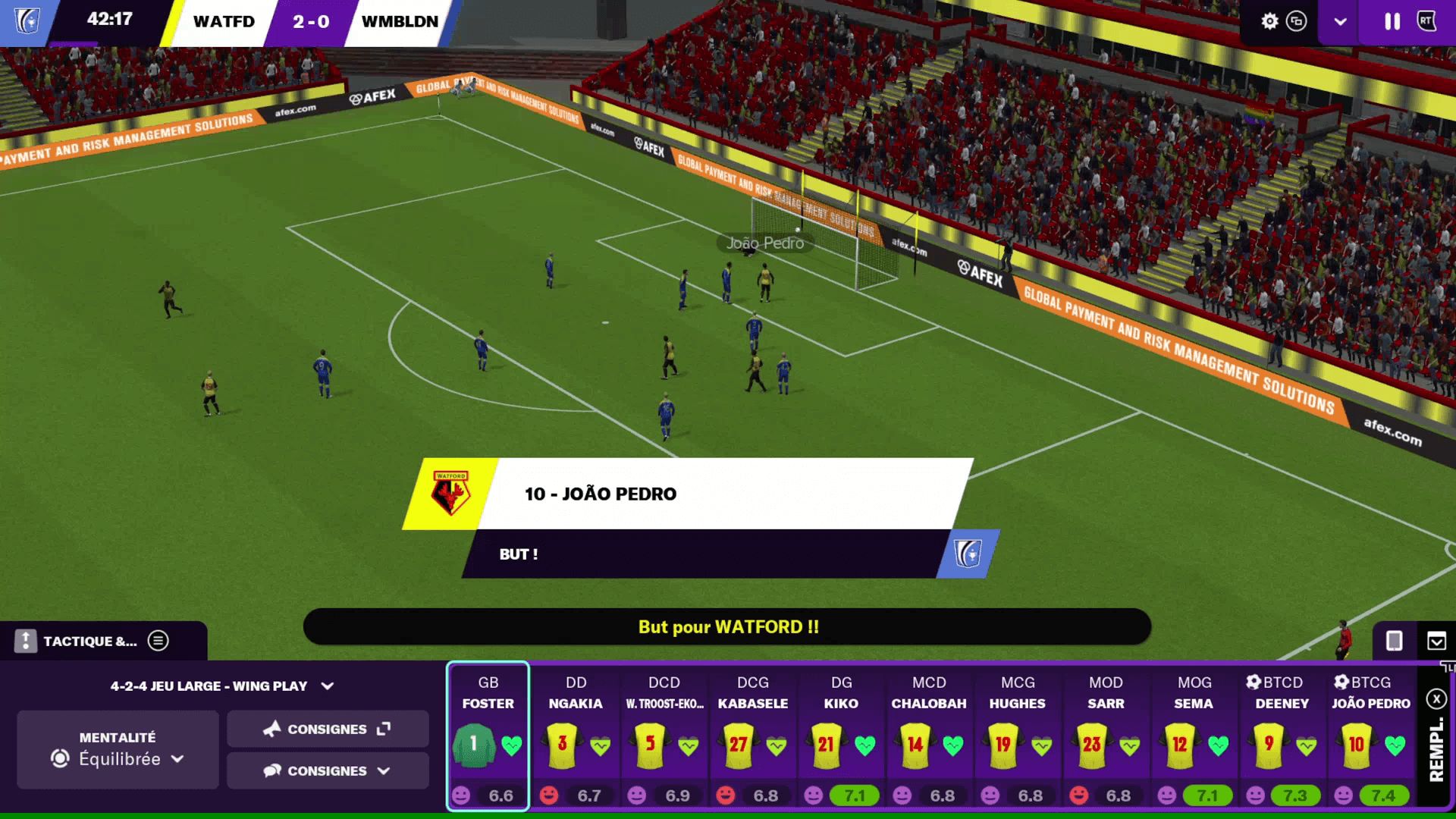The width and height of the screenshot is (1456, 819).
Task: Open the match settings gear icon
Action: 1269,22
